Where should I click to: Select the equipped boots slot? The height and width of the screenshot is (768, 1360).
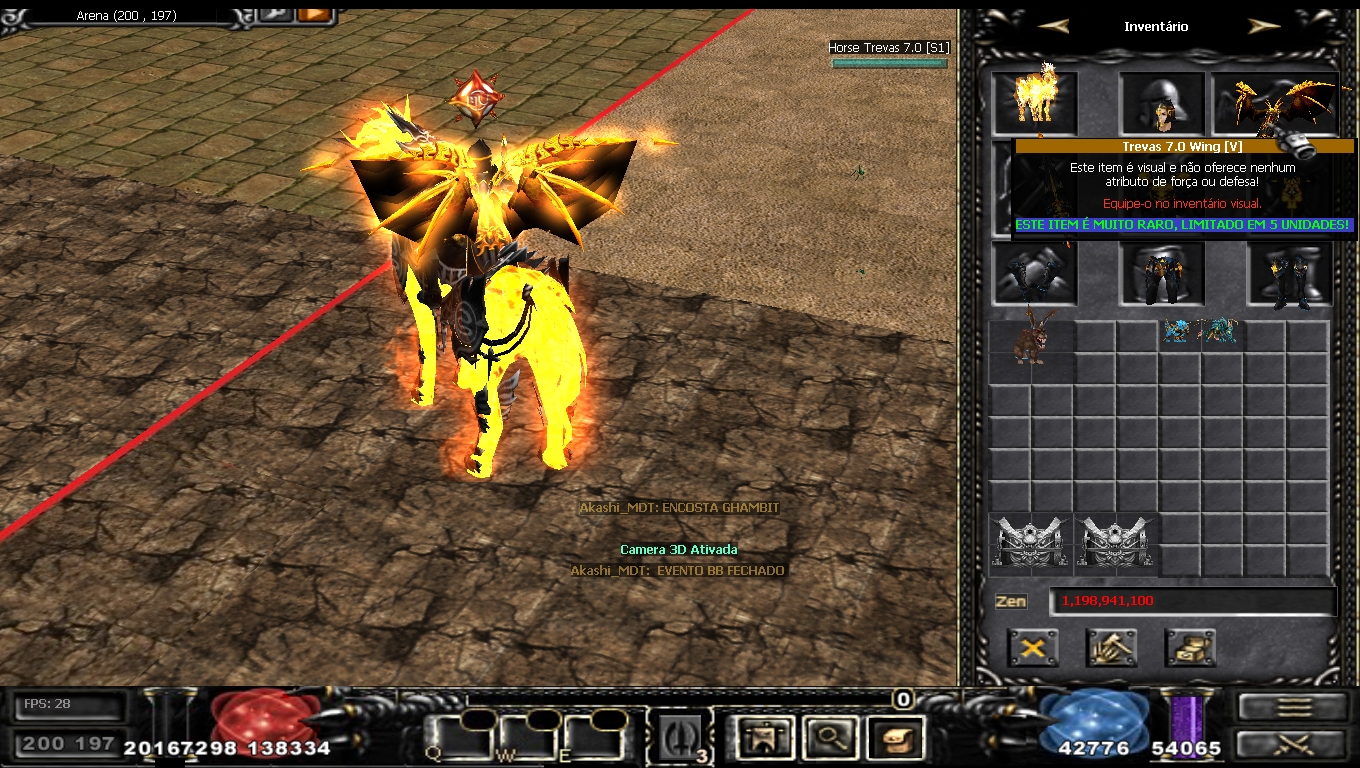pos(1289,273)
